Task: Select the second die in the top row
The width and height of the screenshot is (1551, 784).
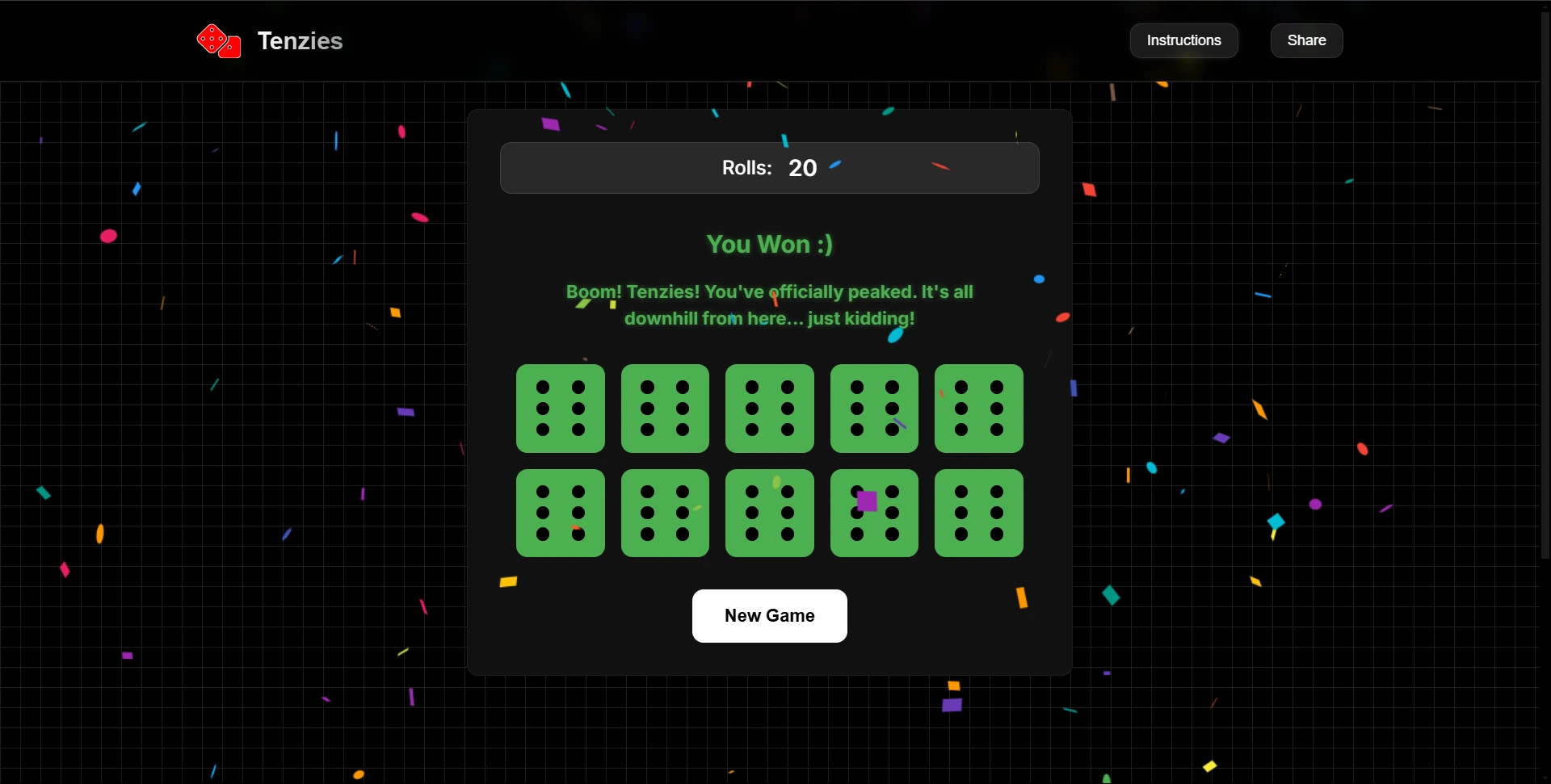Action: (x=664, y=409)
